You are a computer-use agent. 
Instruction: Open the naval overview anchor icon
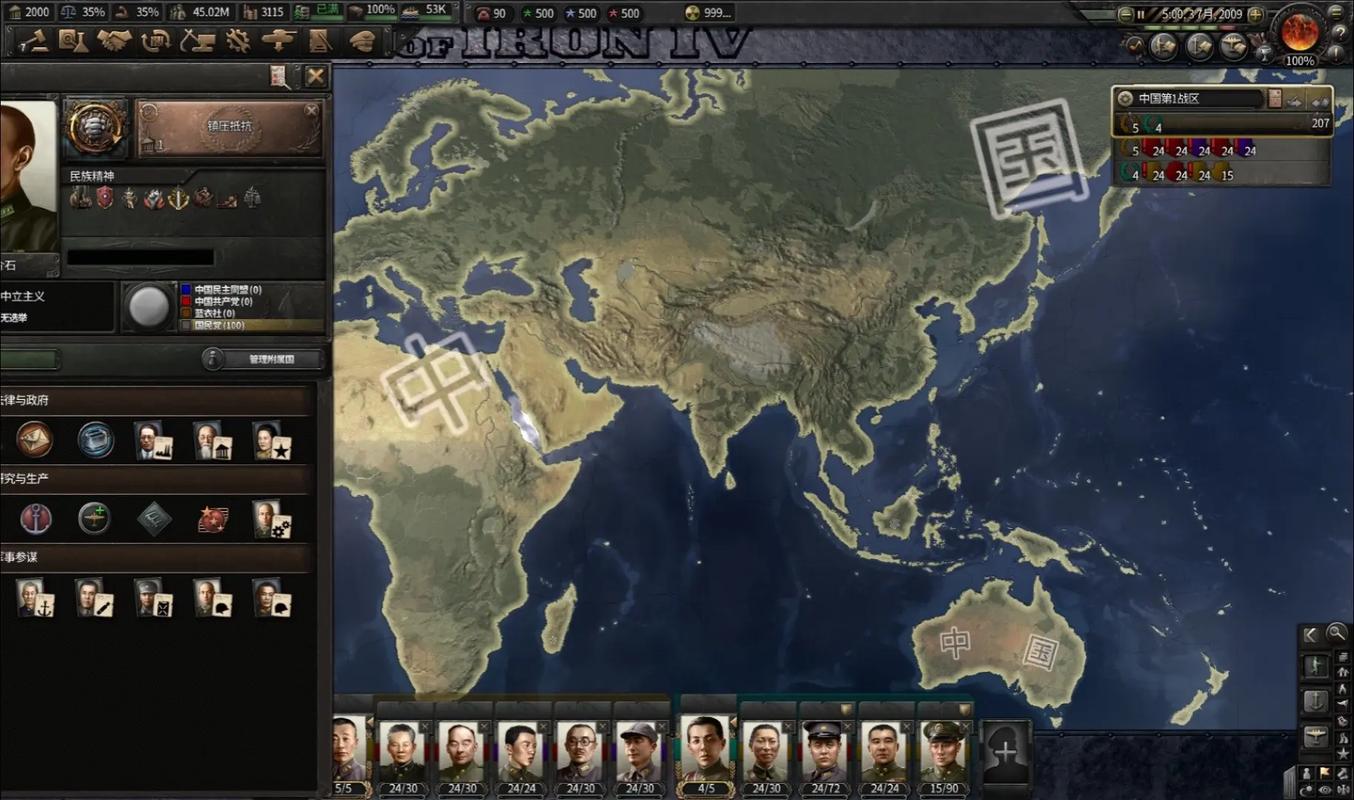tap(1316, 701)
